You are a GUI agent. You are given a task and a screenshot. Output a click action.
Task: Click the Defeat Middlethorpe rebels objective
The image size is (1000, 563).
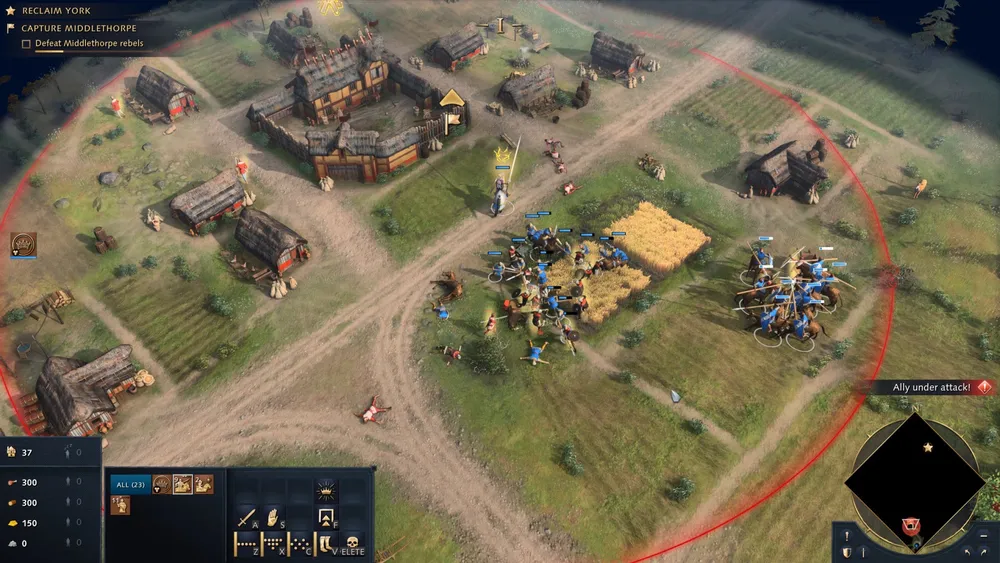pos(88,43)
